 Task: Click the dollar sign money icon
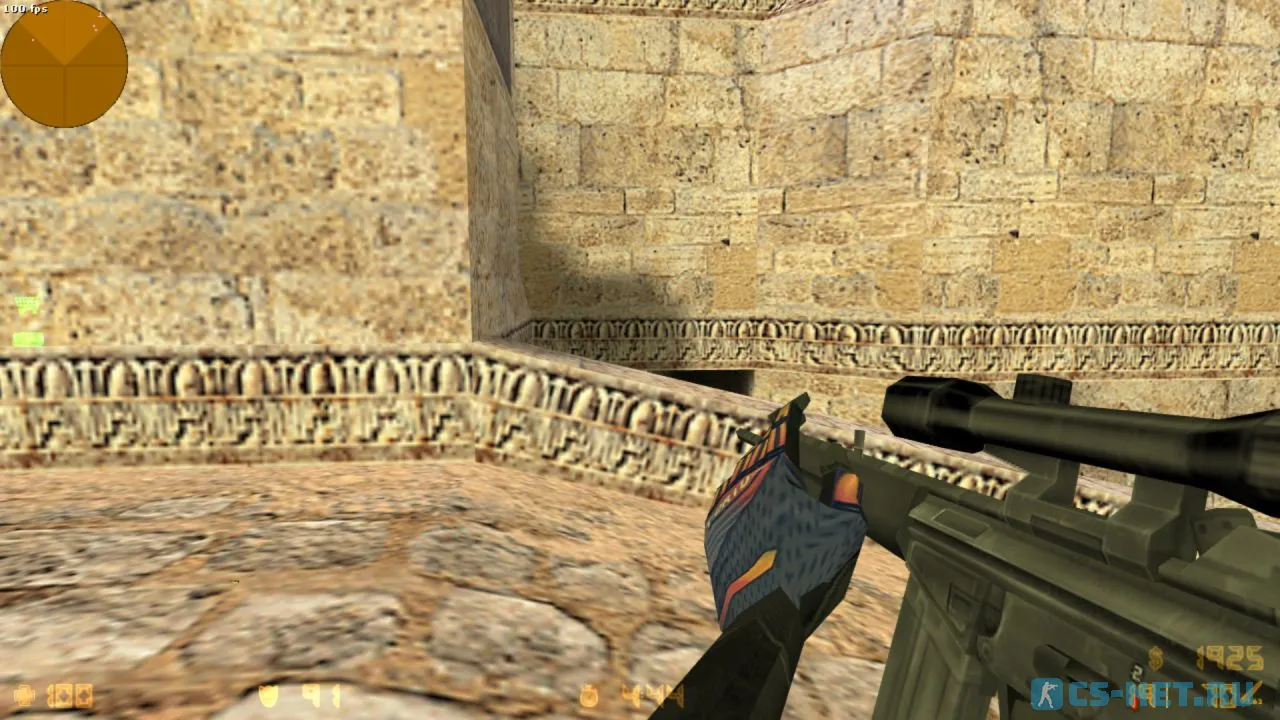(1156, 657)
